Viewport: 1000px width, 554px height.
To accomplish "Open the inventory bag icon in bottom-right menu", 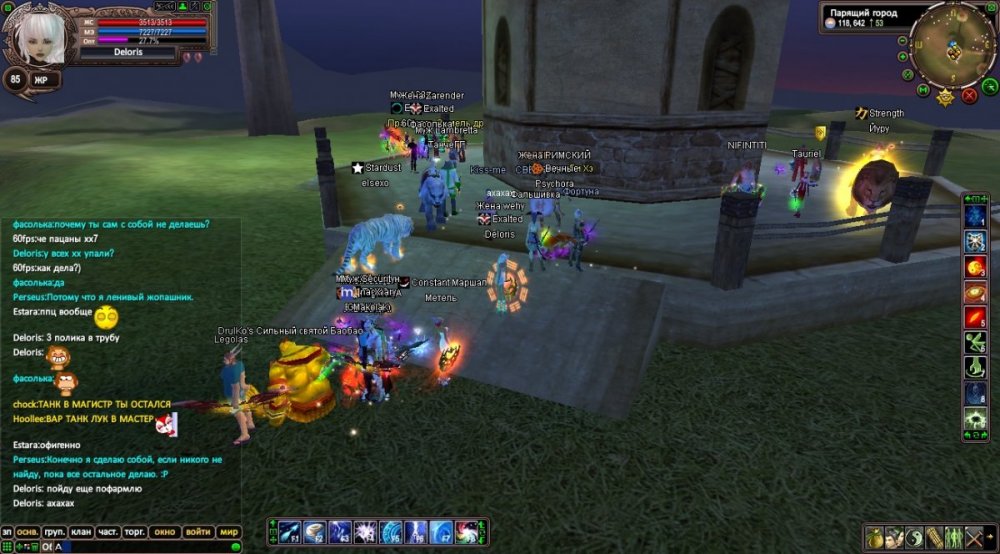I will click(876, 537).
